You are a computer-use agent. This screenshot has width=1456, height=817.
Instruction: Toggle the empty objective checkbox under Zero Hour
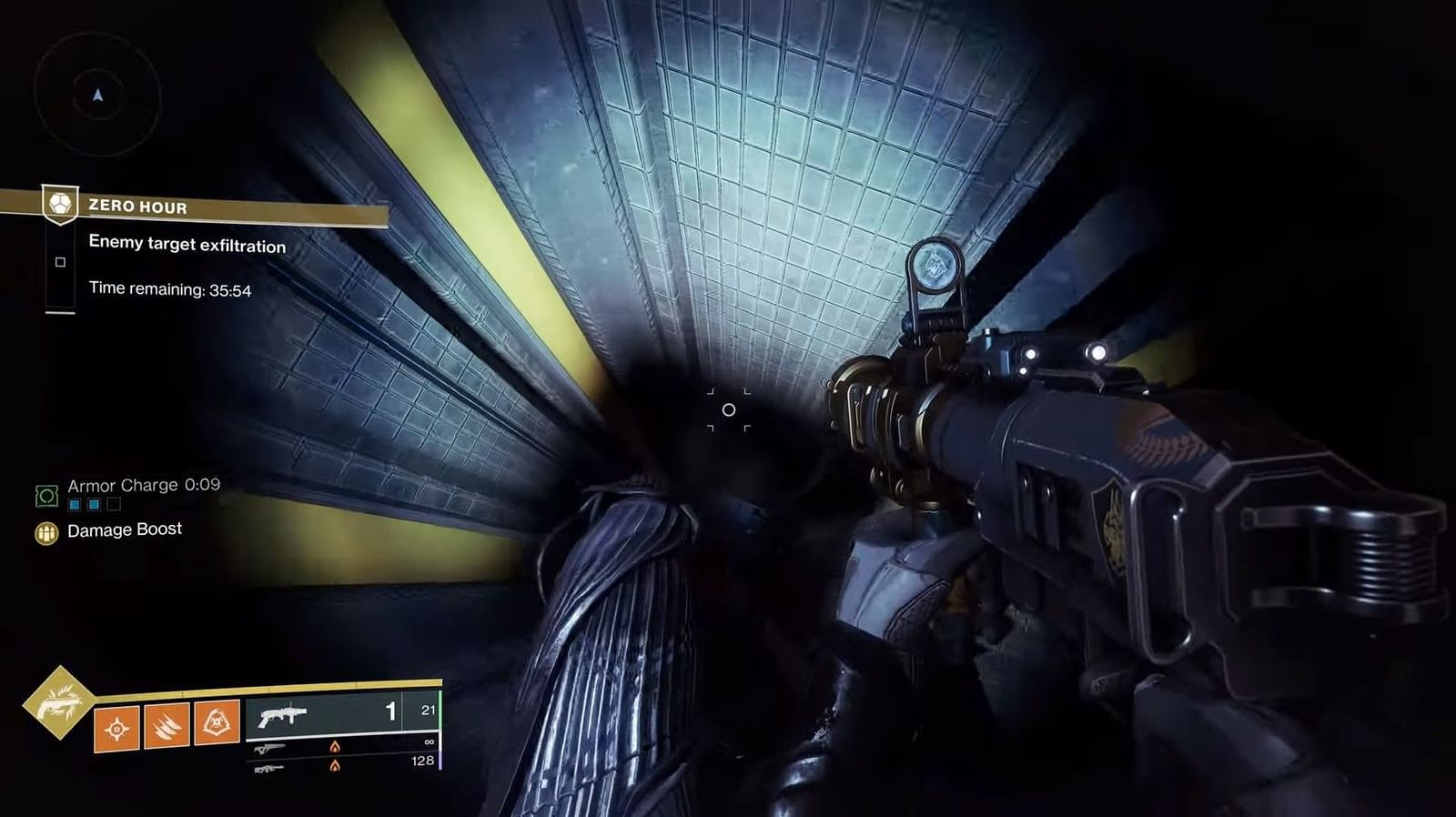coord(61,262)
